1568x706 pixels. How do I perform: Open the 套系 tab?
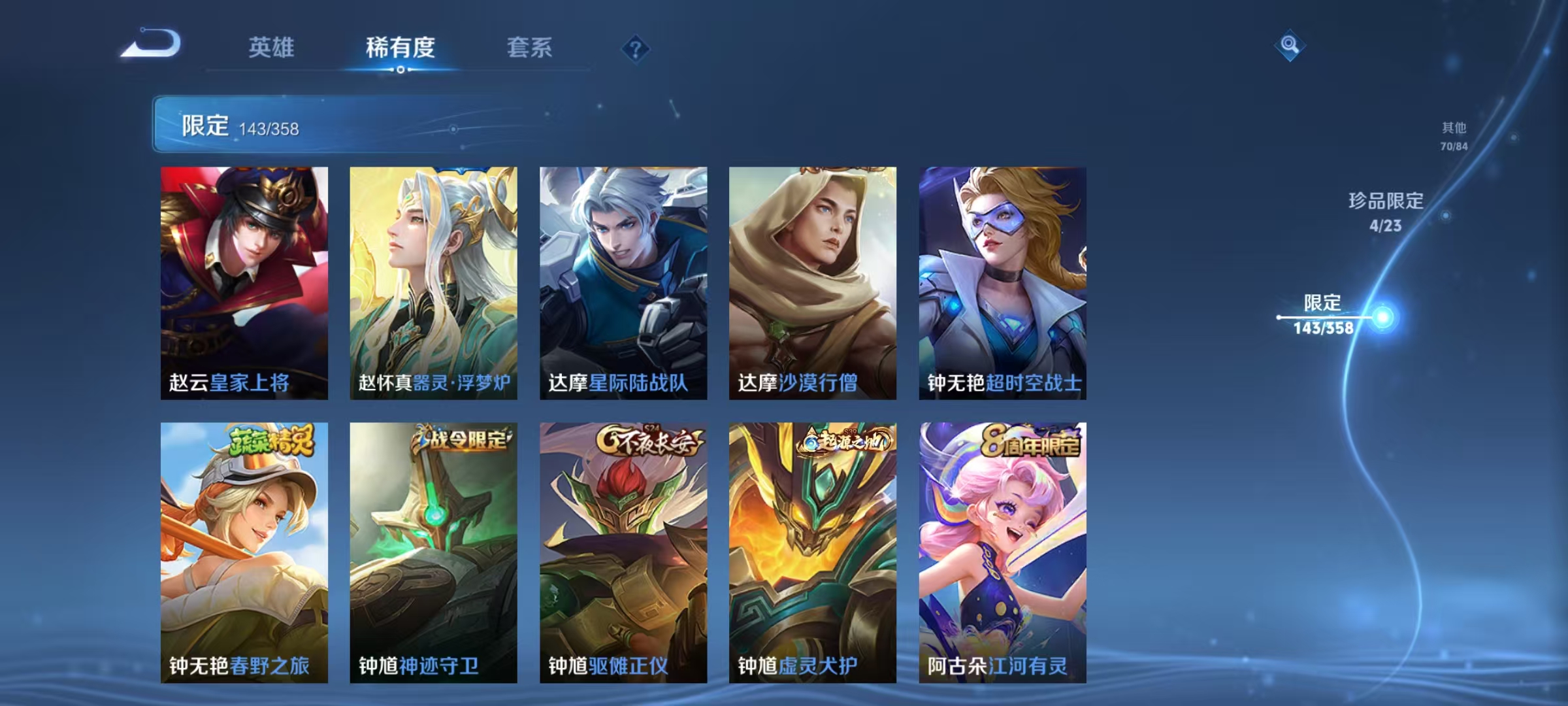point(530,47)
